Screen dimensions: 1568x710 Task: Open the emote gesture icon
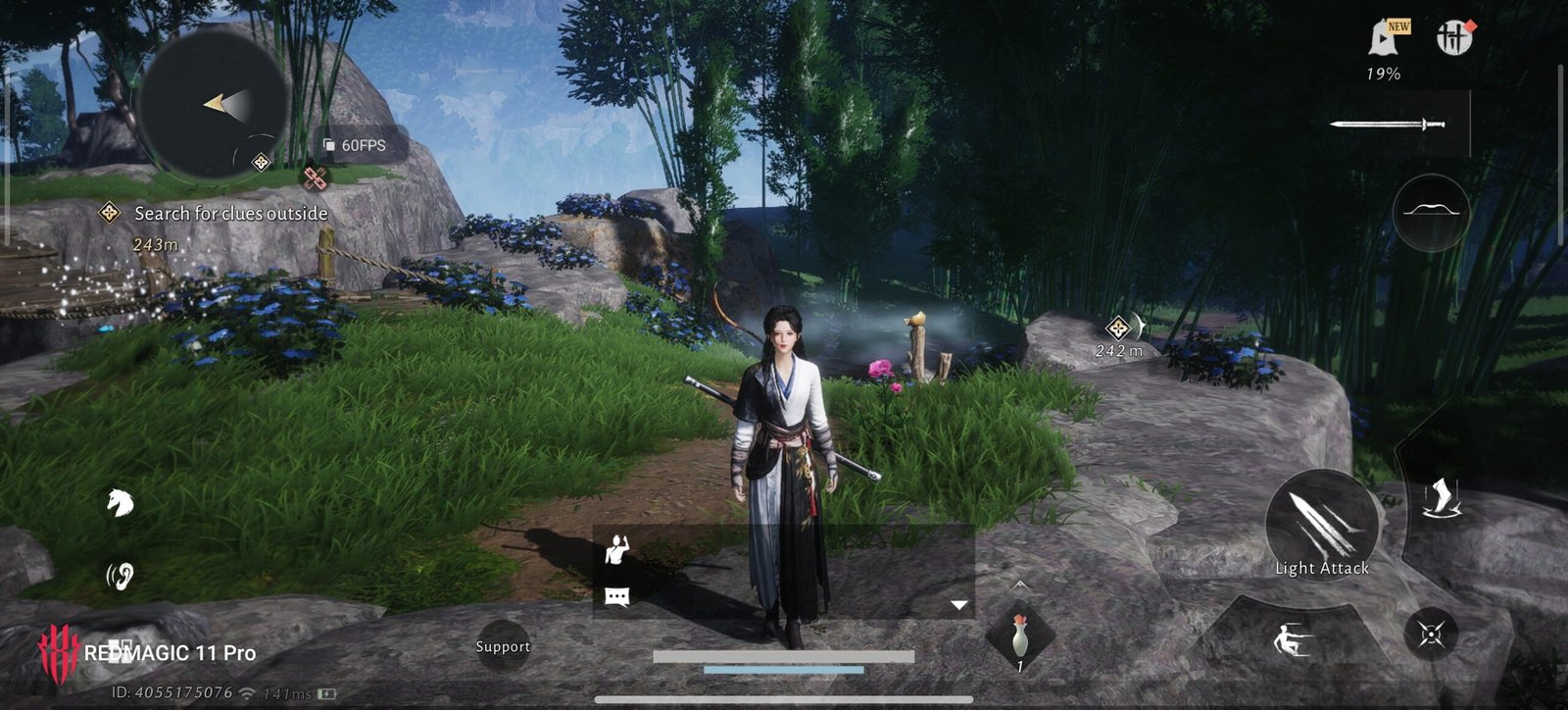pos(617,549)
